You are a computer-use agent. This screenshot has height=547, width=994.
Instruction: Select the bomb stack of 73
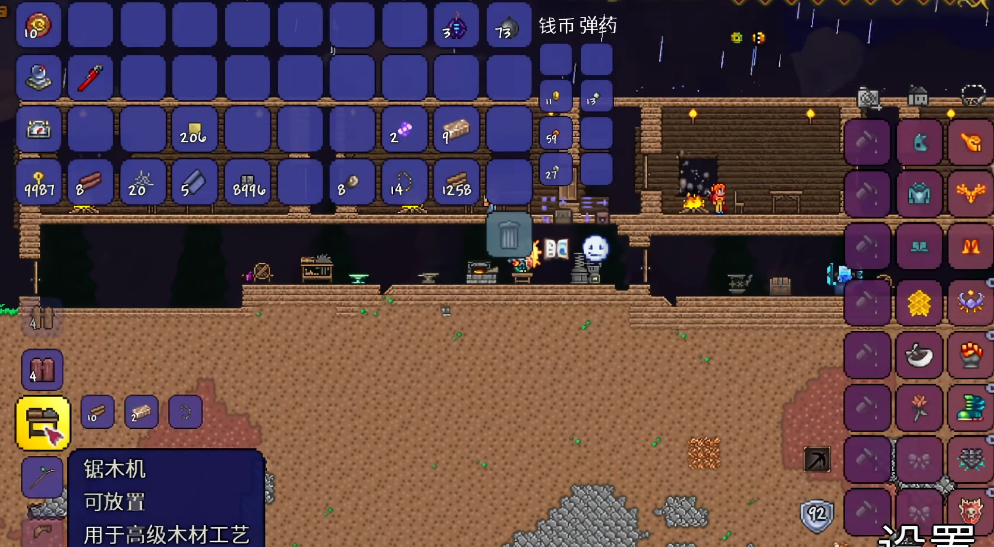(x=509, y=25)
